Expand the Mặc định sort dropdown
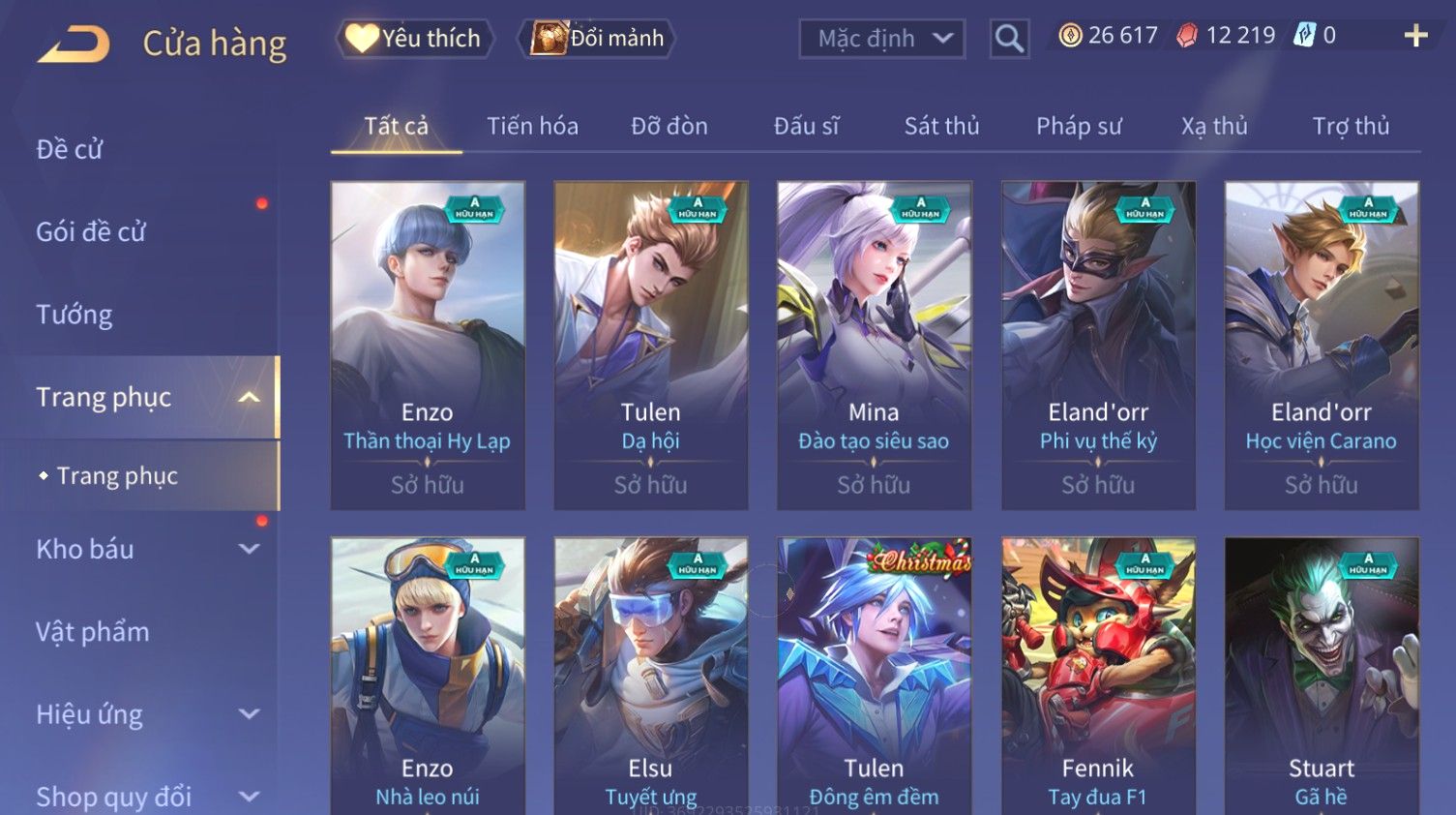This screenshot has height=815, width=1456. [881, 39]
